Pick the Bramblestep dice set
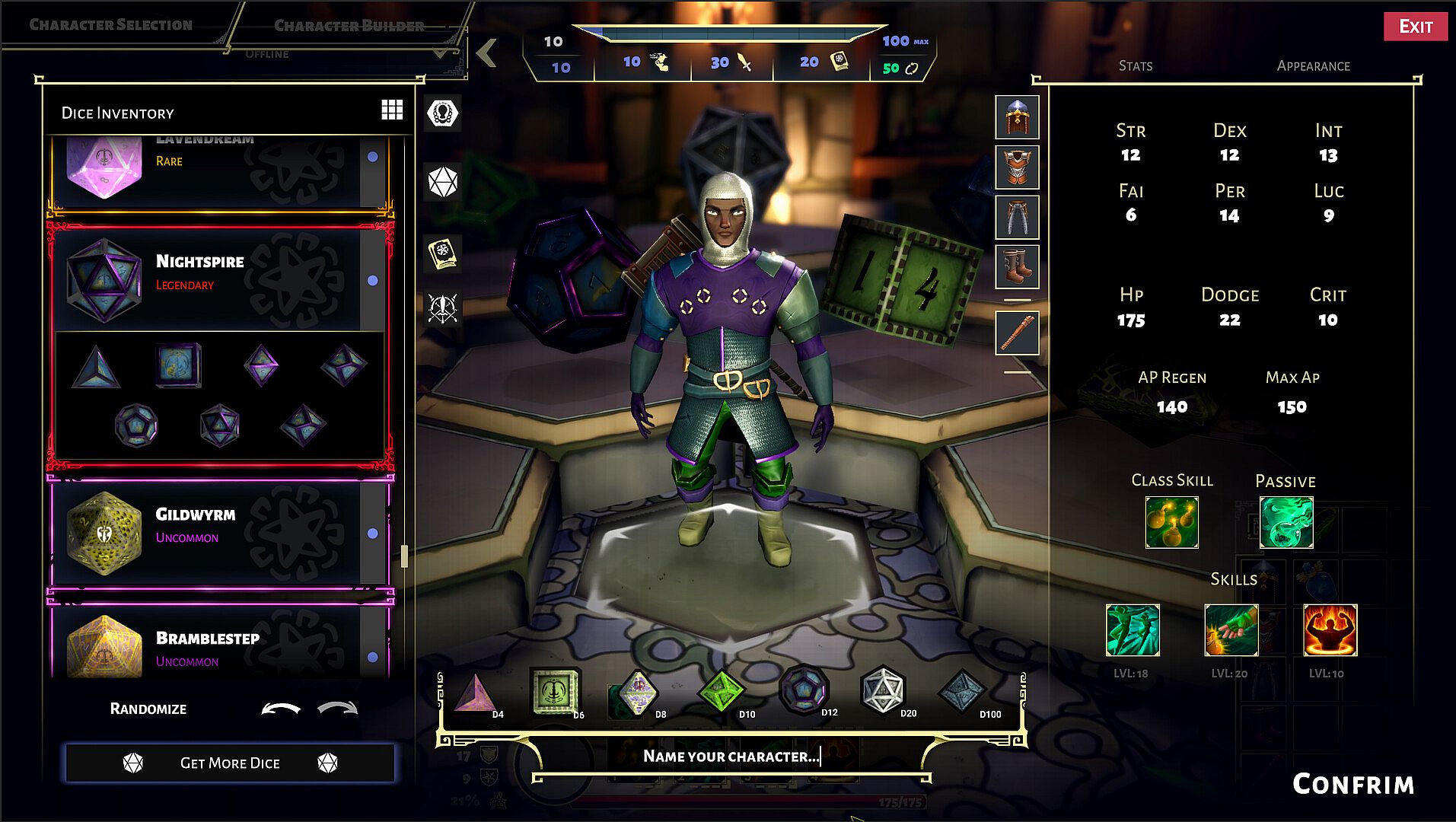Viewport: 1456px width, 822px height. [x=205, y=645]
